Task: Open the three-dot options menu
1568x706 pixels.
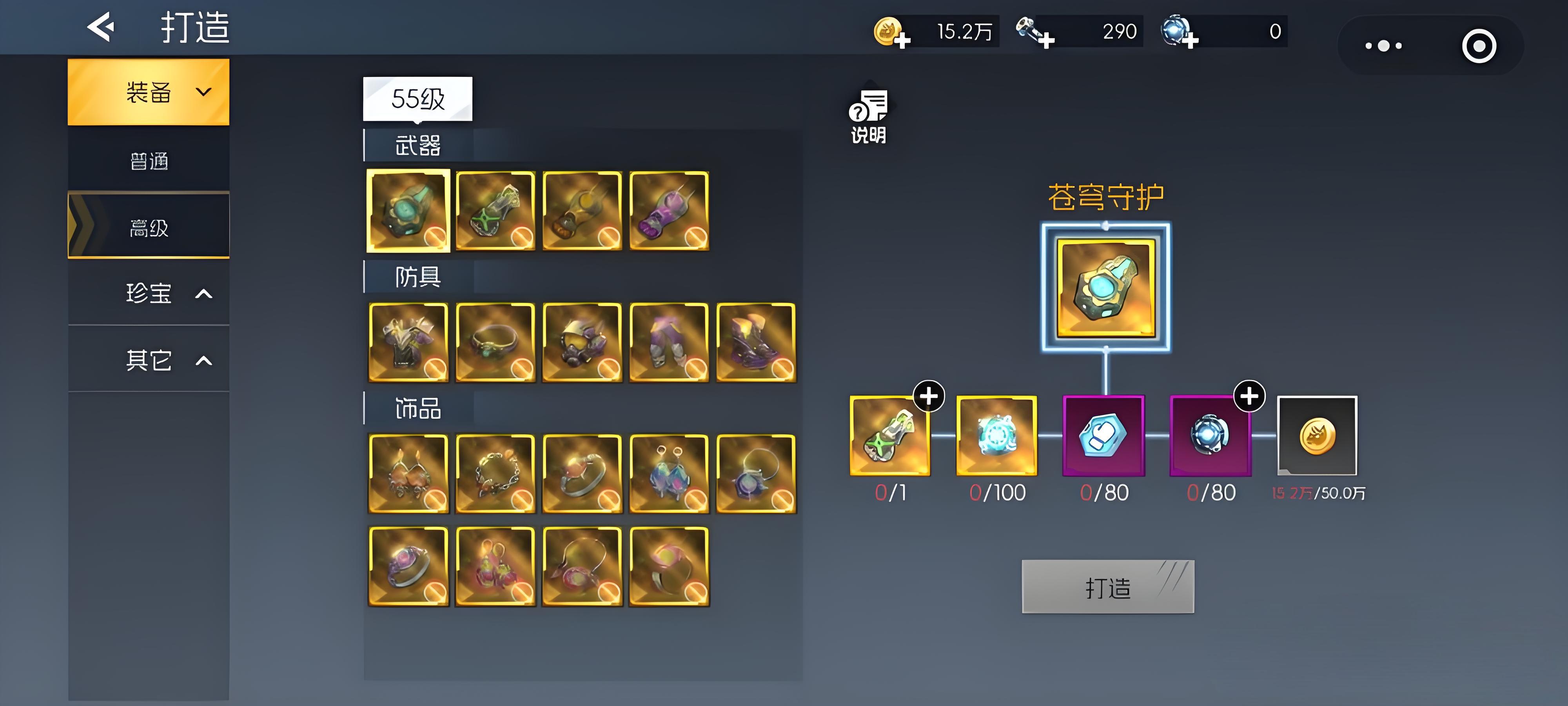Action: point(1383,45)
